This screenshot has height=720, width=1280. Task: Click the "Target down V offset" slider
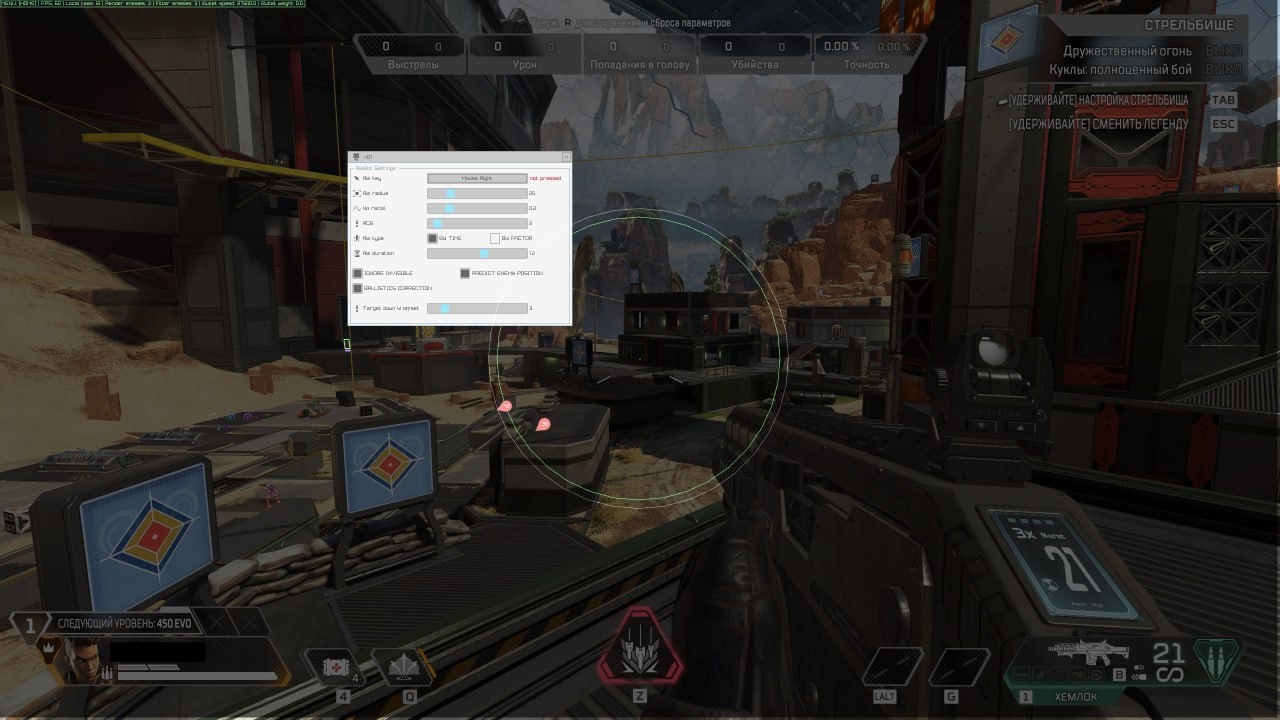click(x=478, y=307)
